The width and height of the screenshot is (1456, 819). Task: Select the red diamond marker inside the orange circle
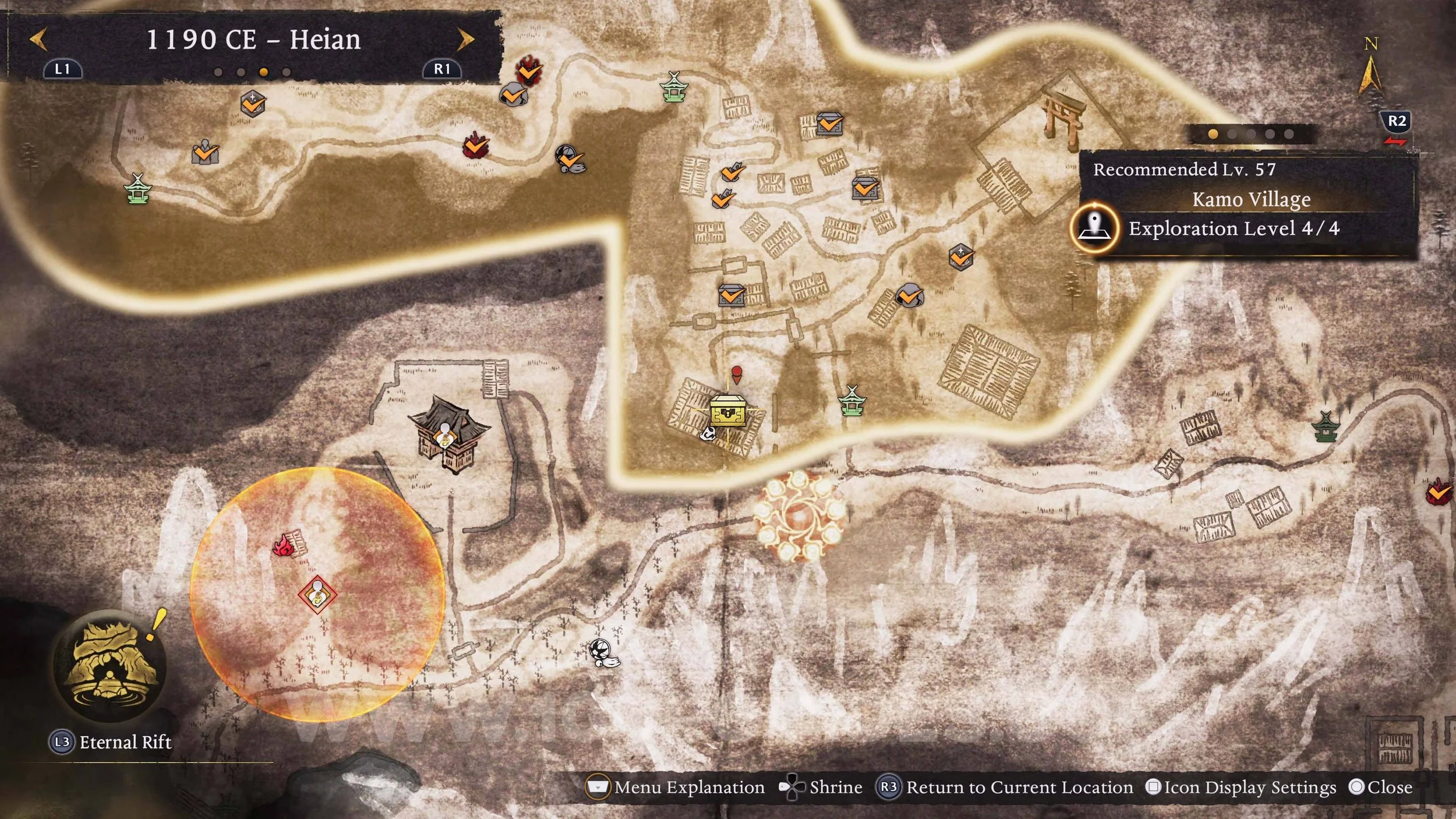(317, 595)
